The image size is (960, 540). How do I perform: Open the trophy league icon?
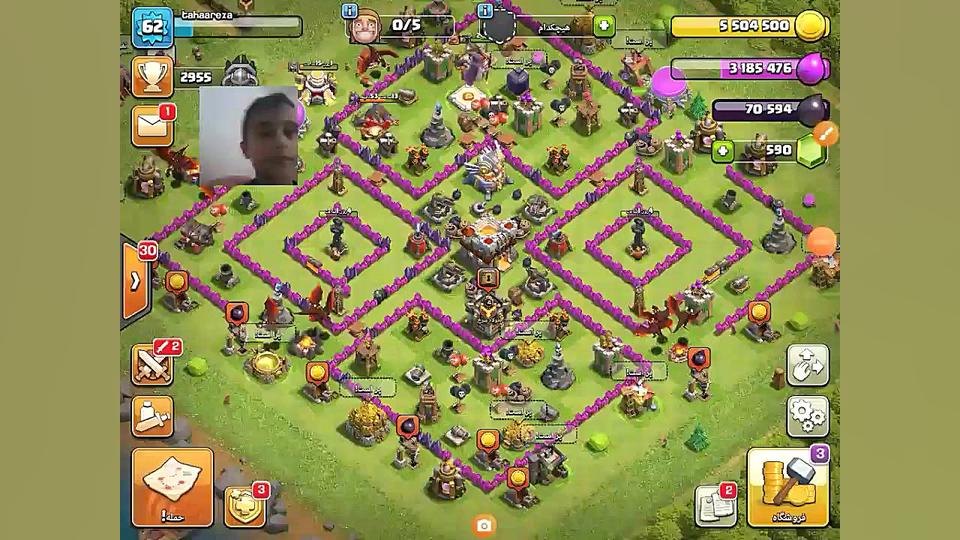(152, 77)
